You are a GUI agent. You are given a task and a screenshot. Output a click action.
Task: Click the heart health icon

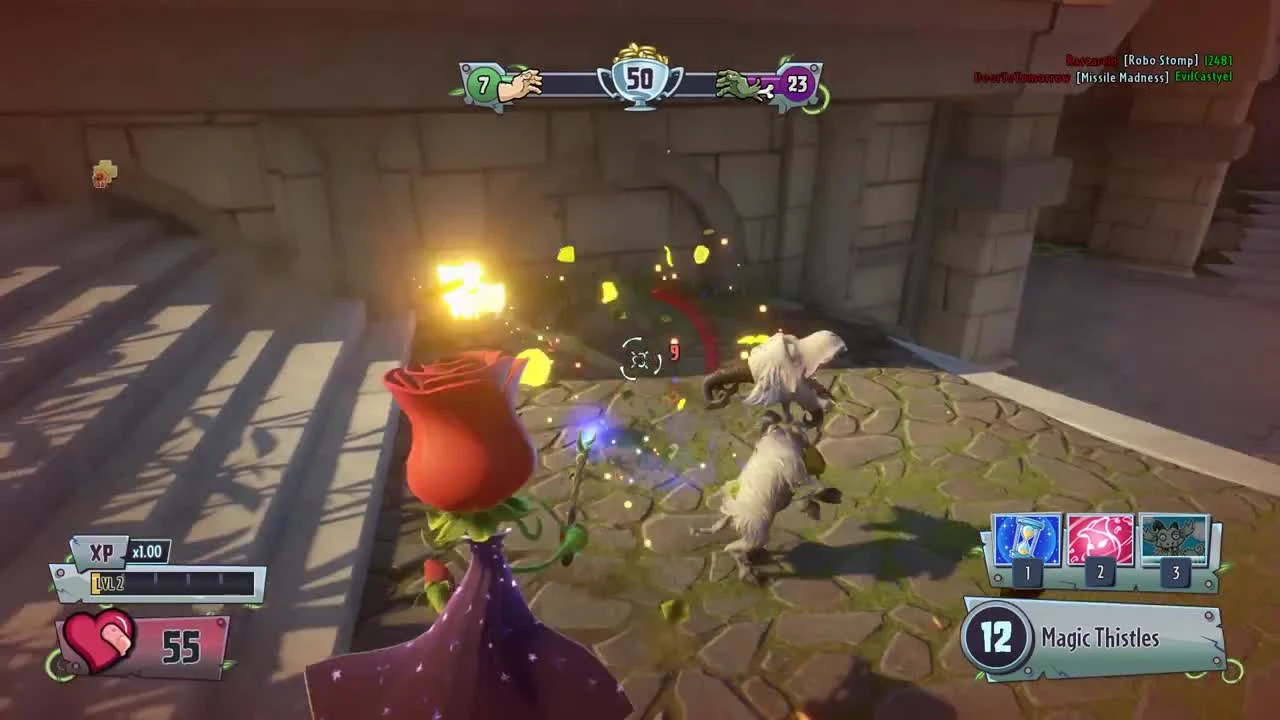[100, 638]
